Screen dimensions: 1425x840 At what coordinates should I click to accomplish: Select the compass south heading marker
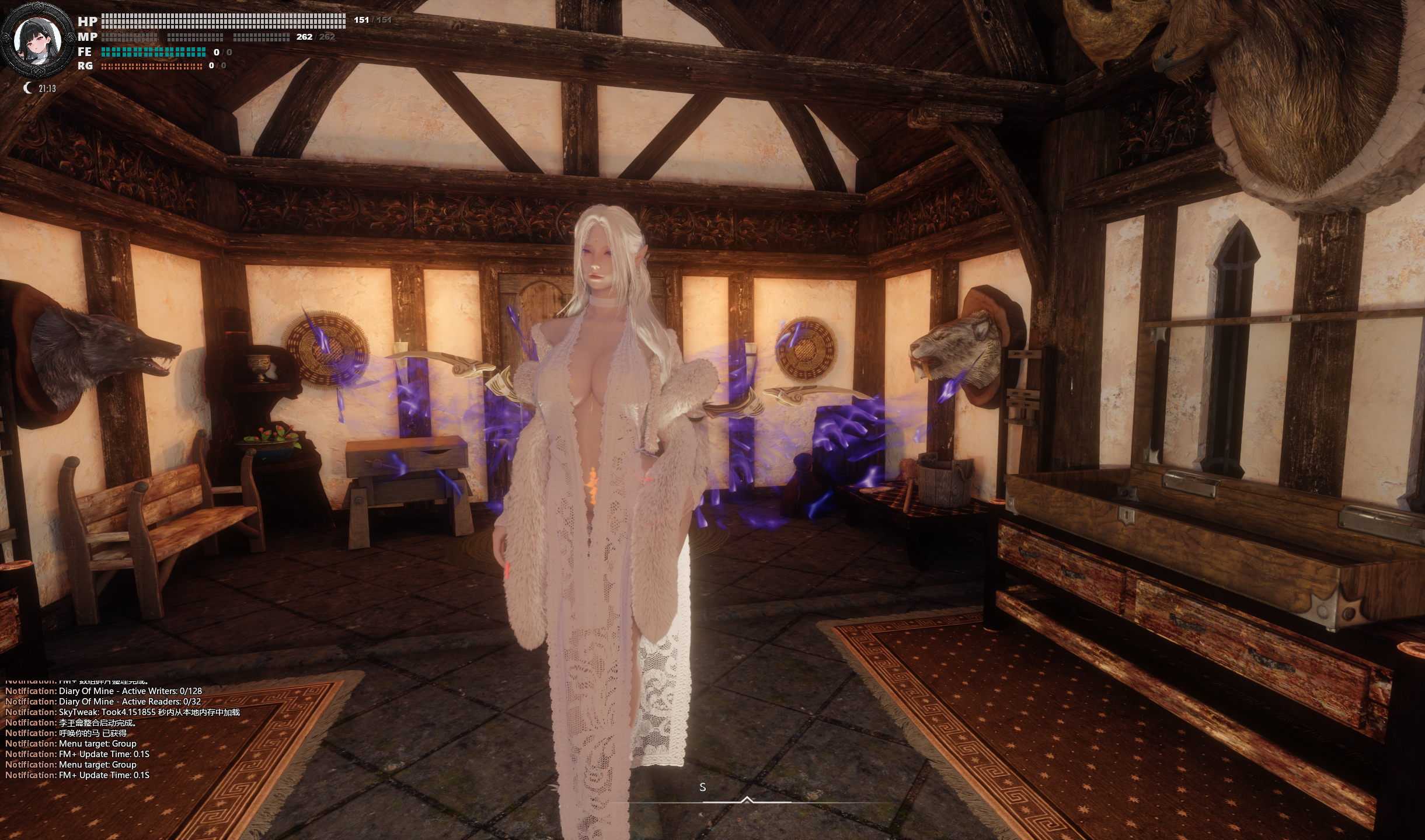click(702, 787)
